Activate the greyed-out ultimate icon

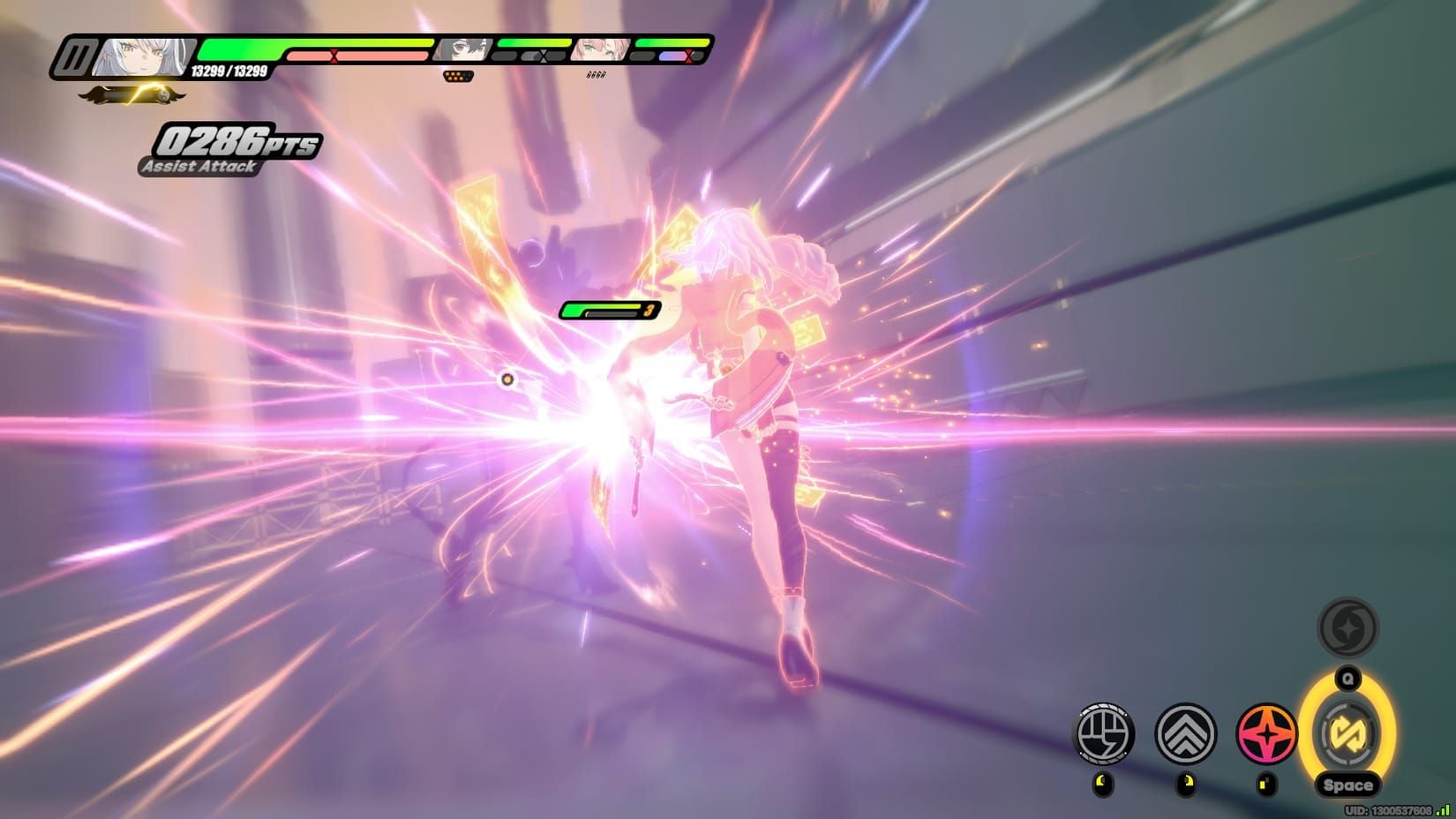click(x=1347, y=628)
